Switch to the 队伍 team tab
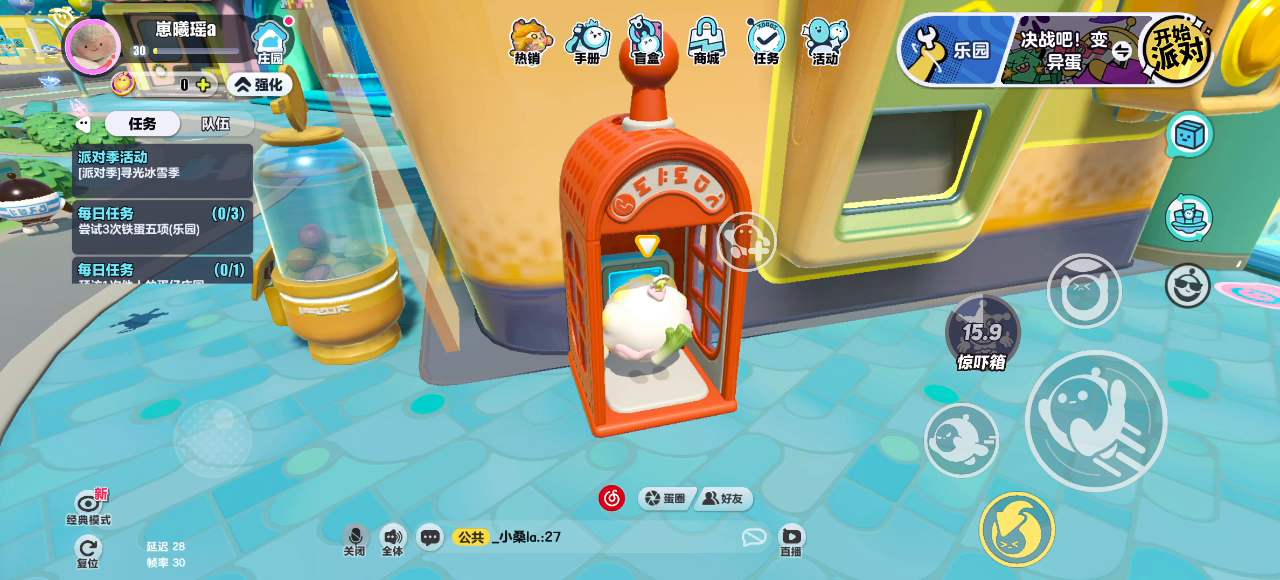Viewport: 1280px width, 580px height. tap(215, 124)
